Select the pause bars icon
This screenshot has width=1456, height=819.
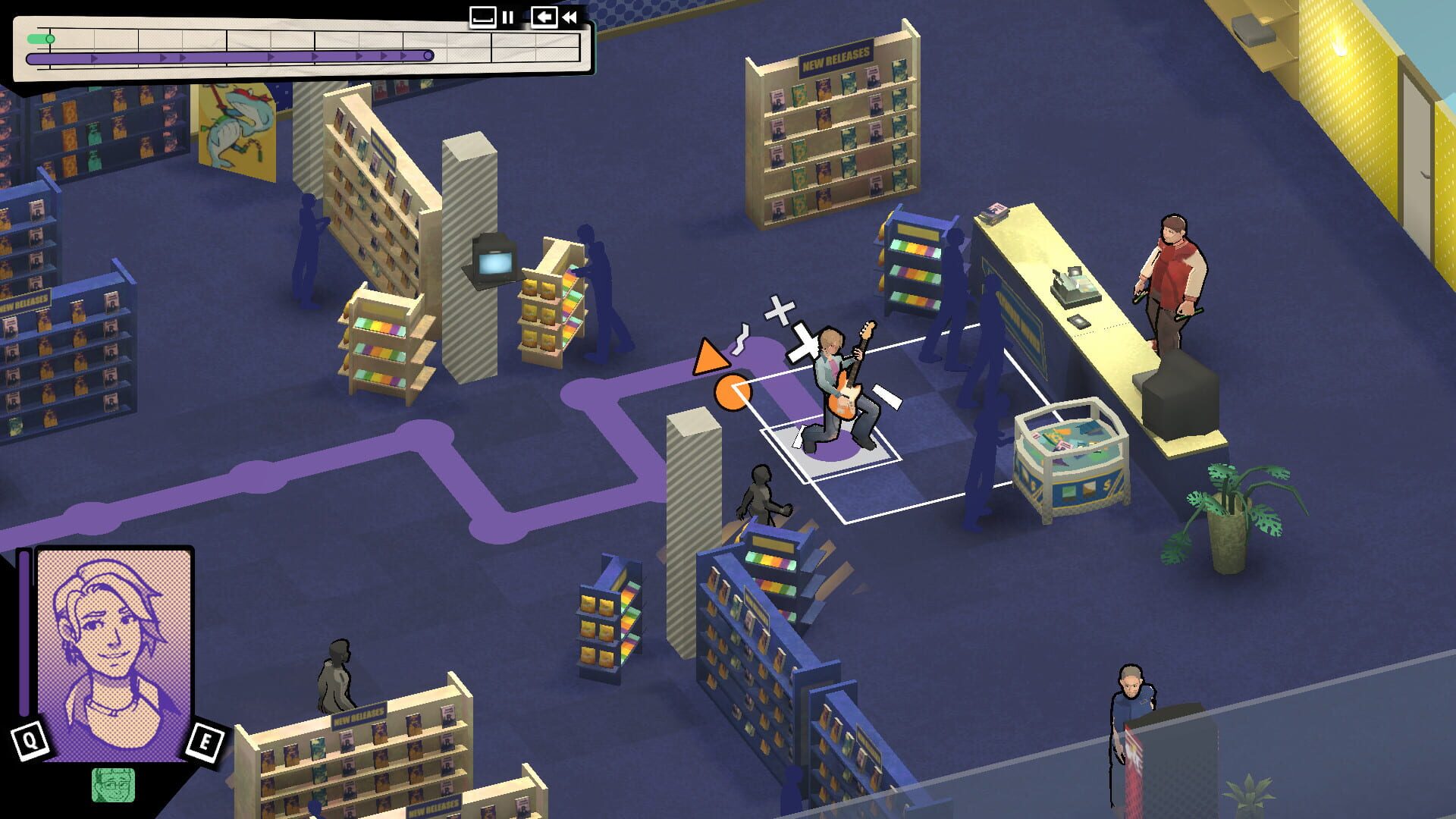507,17
